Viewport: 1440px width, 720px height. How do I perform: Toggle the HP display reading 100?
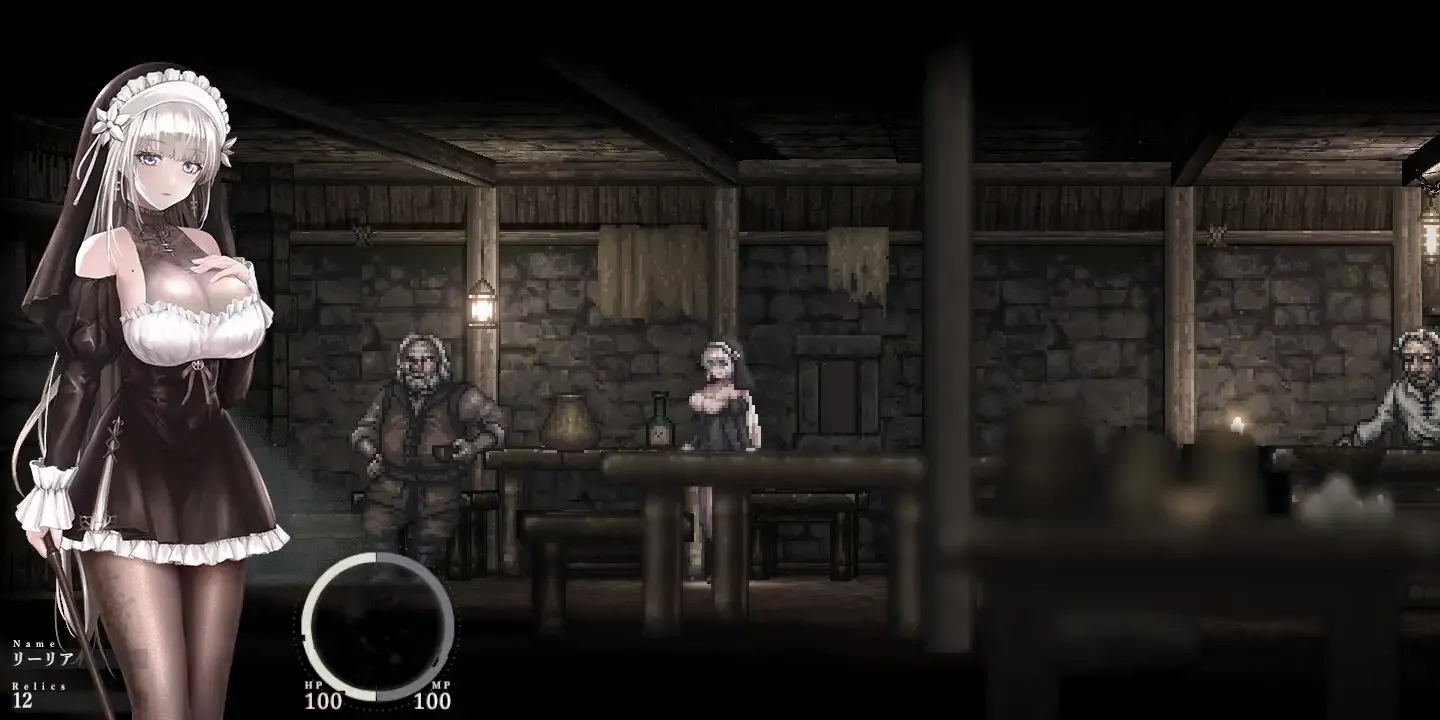pos(322,700)
